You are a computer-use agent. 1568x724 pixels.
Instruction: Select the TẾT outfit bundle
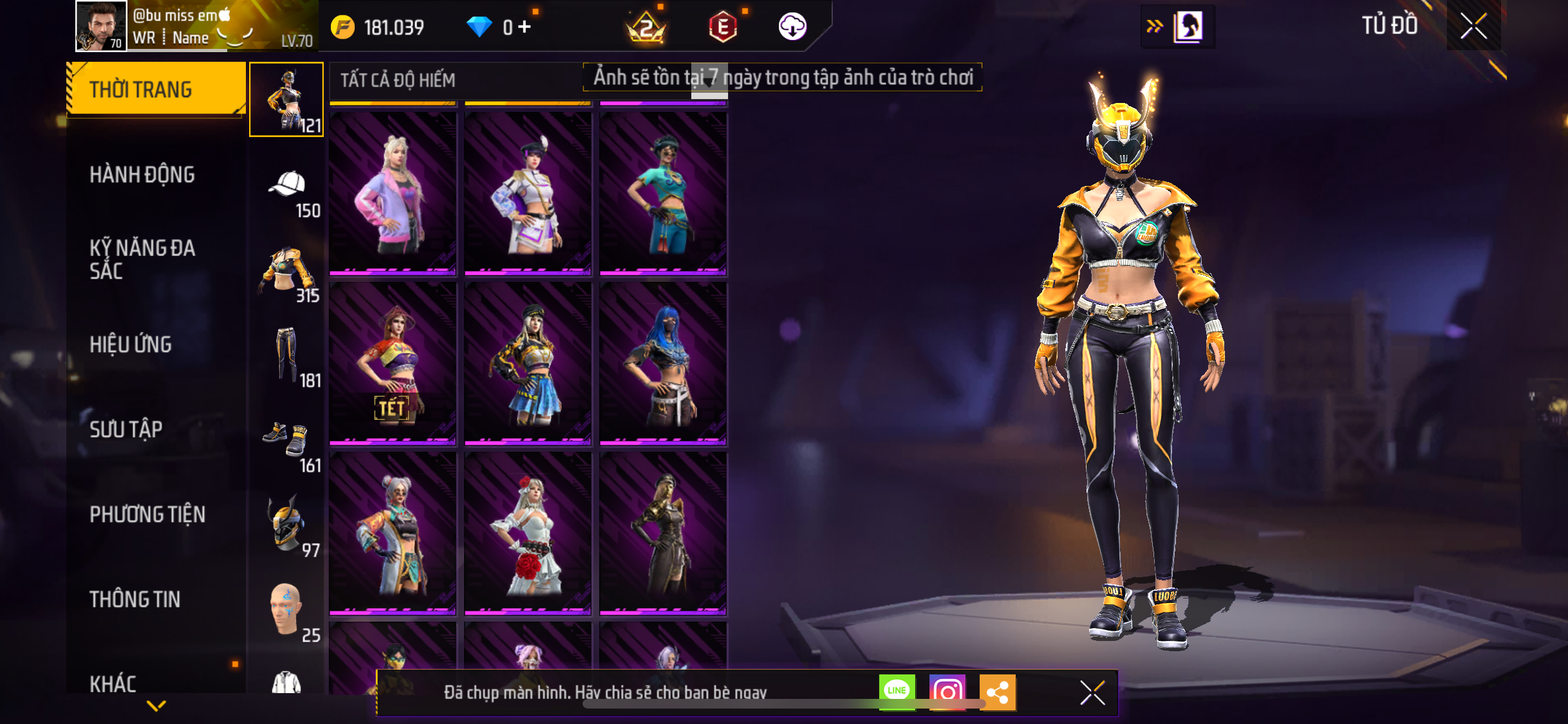(393, 363)
